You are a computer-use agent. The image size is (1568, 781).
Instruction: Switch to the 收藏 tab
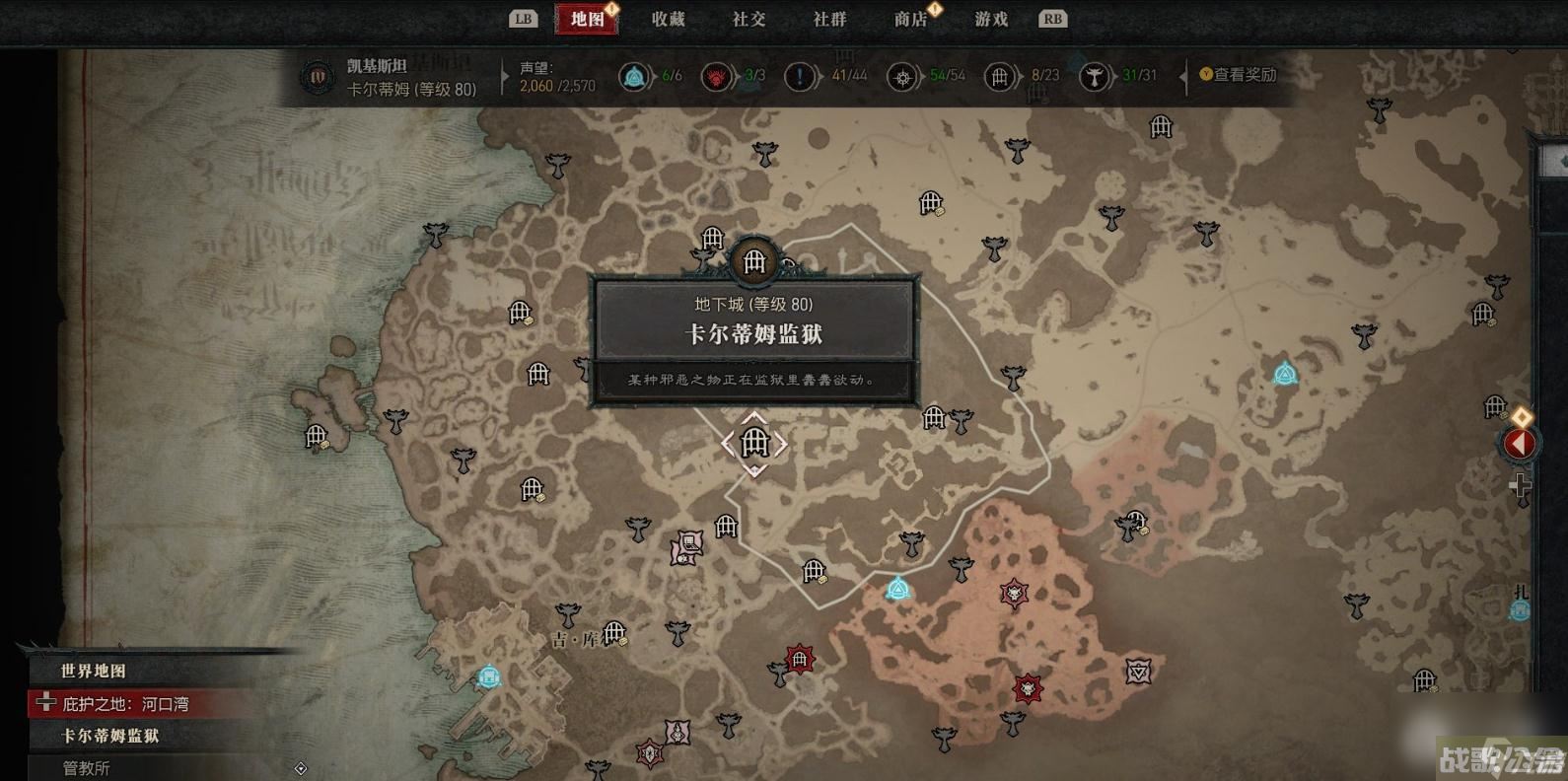click(669, 18)
